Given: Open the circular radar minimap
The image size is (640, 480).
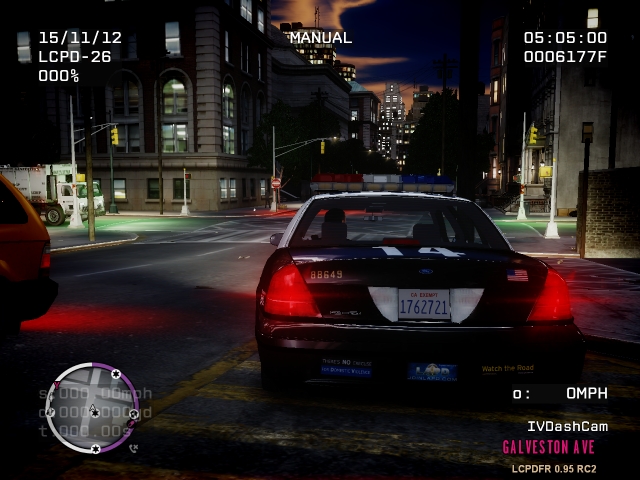Looking at the screenshot, I should coord(92,407).
